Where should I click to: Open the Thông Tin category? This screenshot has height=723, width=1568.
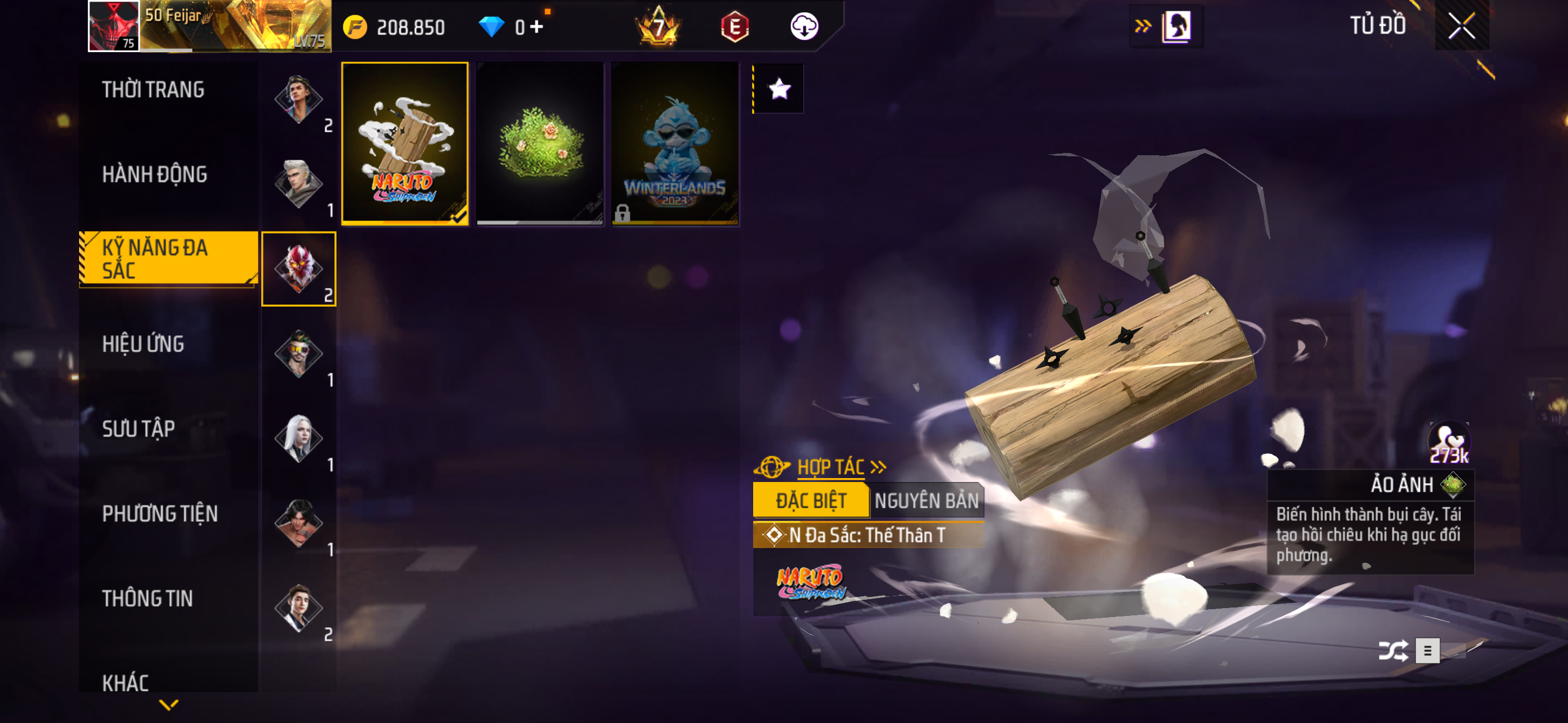(147, 599)
